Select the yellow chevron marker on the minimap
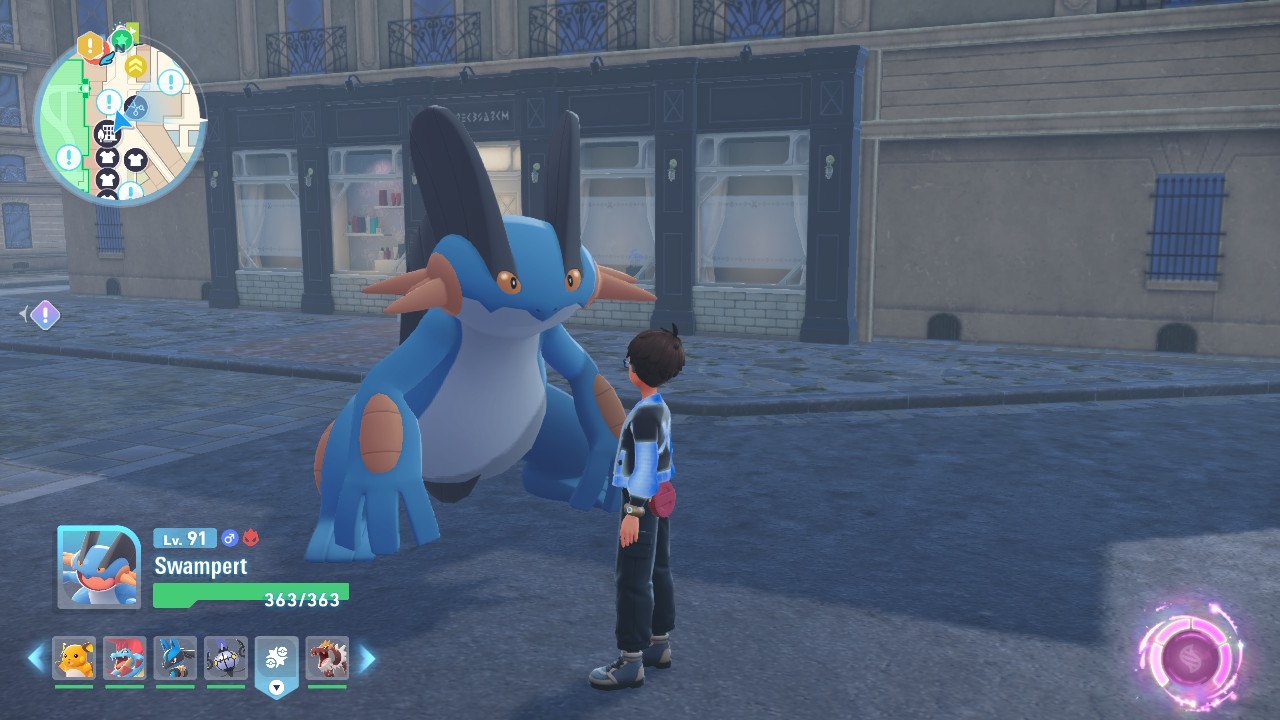 135,66
